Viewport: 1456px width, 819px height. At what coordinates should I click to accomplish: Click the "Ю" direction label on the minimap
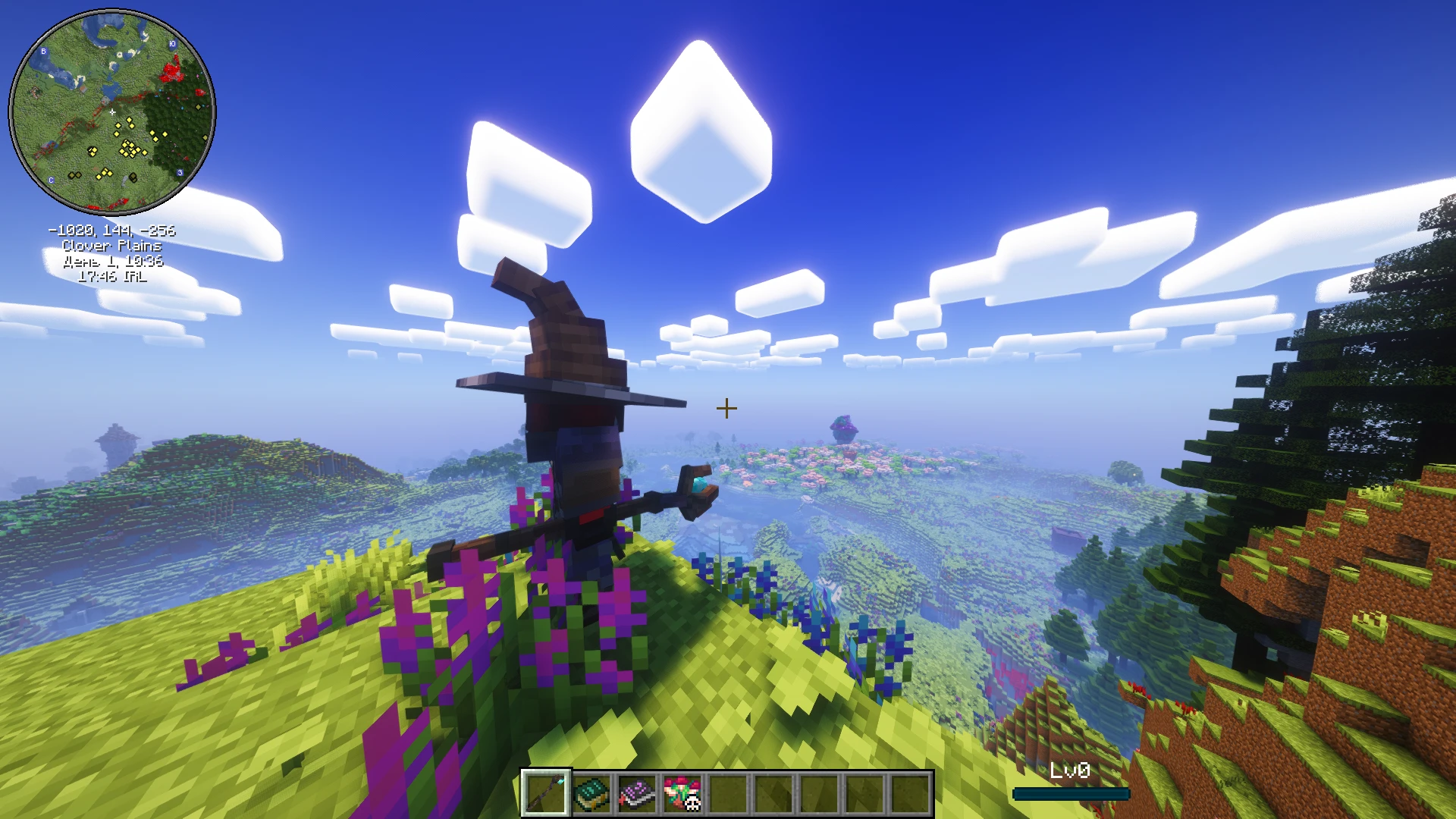(173, 44)
